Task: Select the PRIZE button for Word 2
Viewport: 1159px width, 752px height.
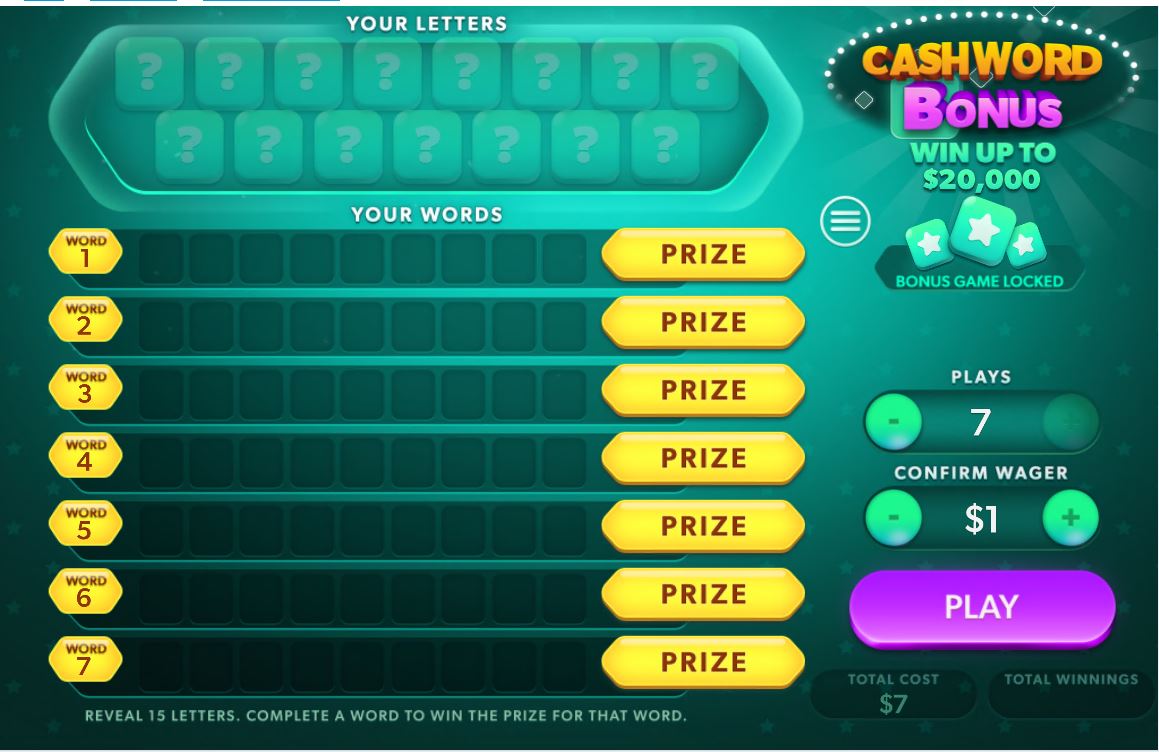Action: (x=703, y=322)
